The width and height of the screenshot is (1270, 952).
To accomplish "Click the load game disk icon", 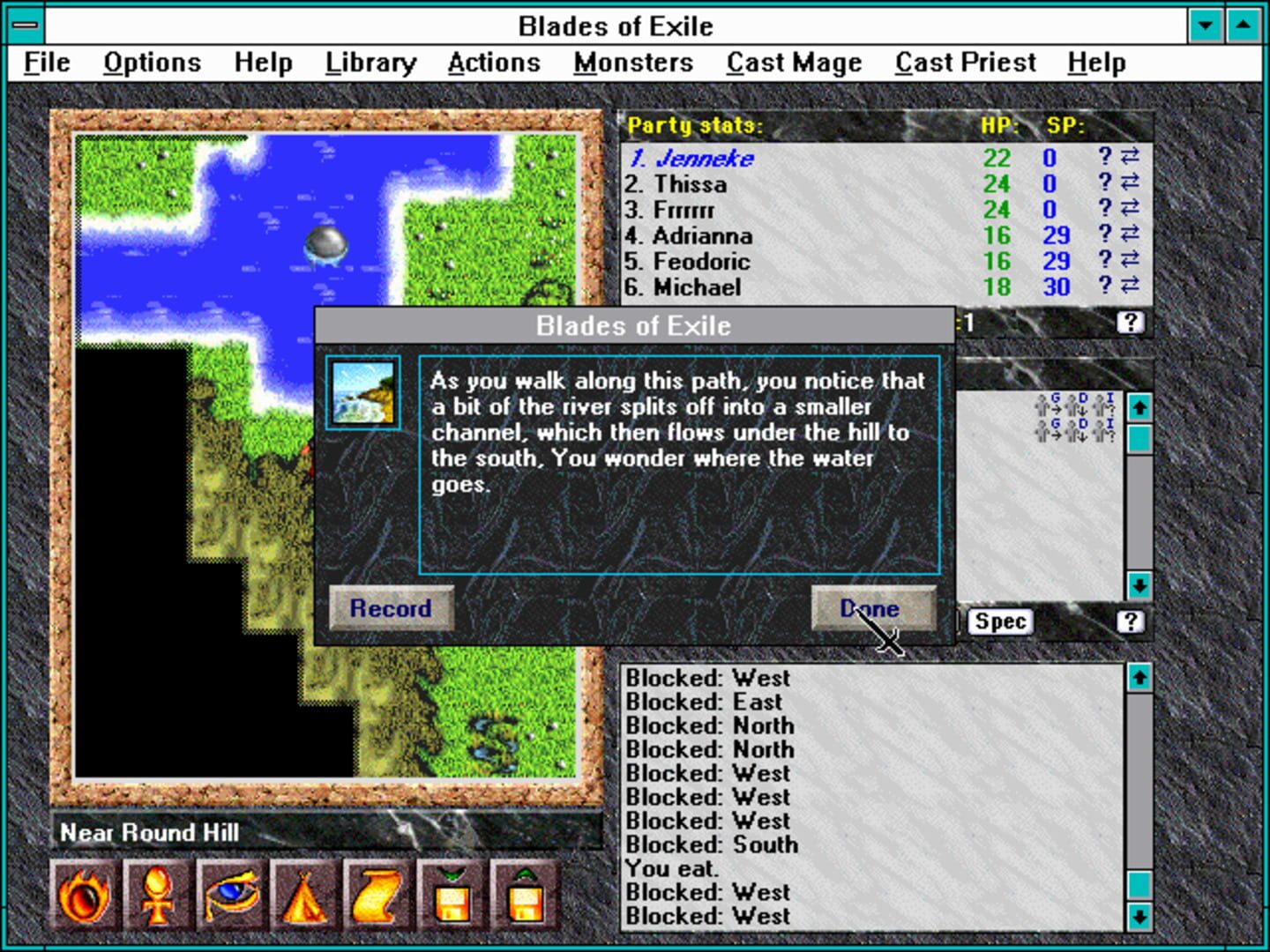I will point(524,894).
